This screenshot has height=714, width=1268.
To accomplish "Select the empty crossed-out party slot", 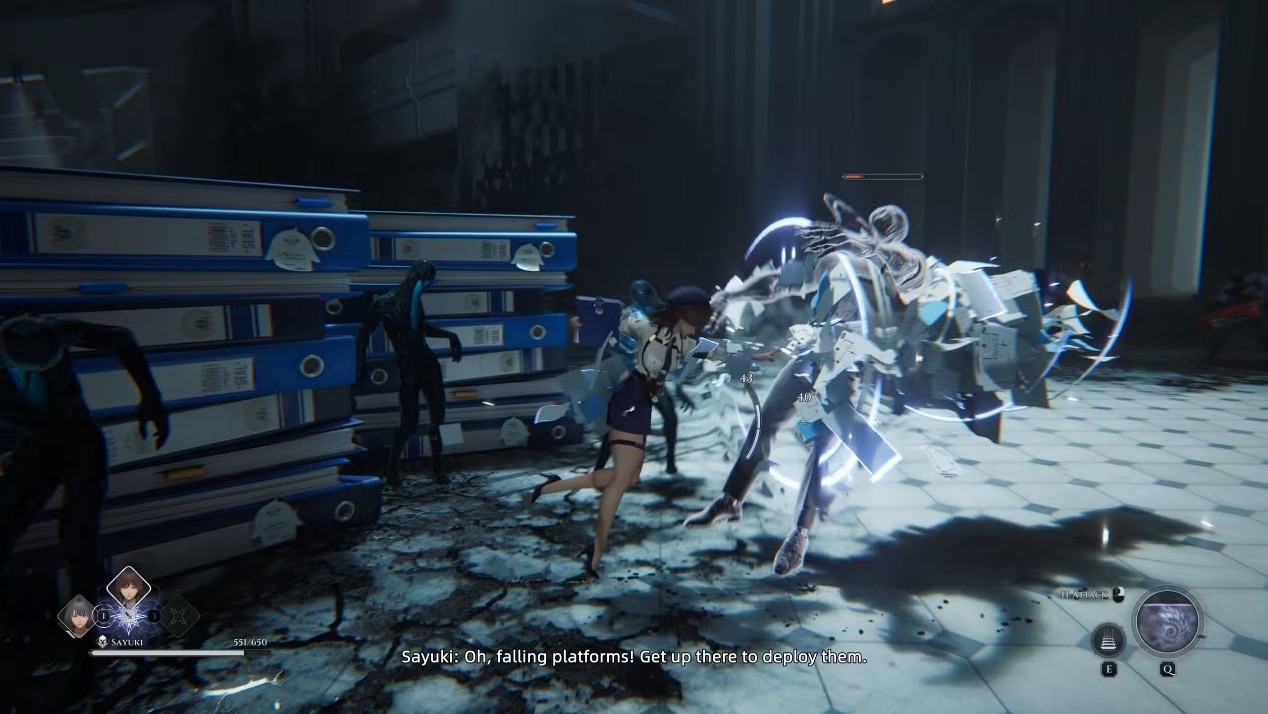I will 179,616.
